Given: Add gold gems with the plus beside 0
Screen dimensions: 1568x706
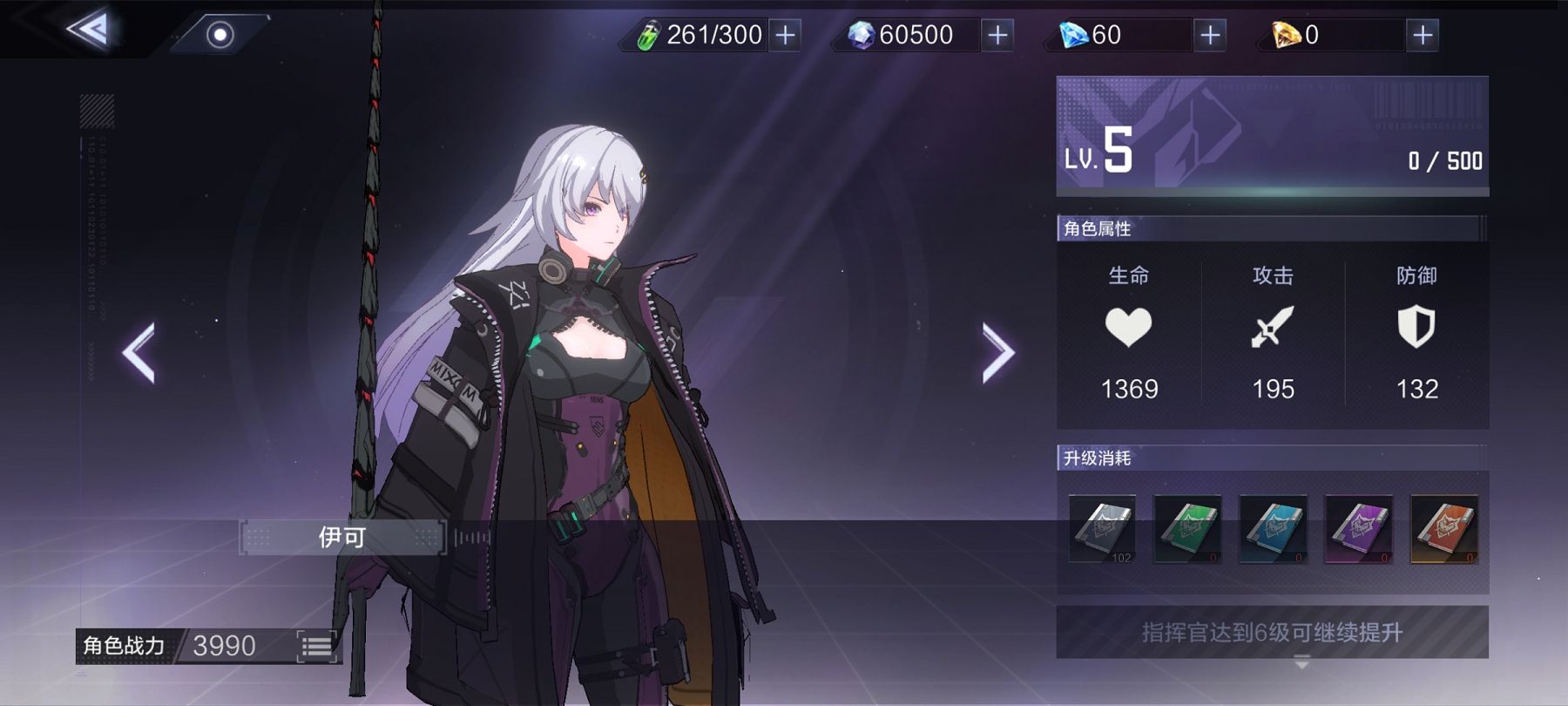Looking at the screenshot, I should click(x=1423, y=35).
